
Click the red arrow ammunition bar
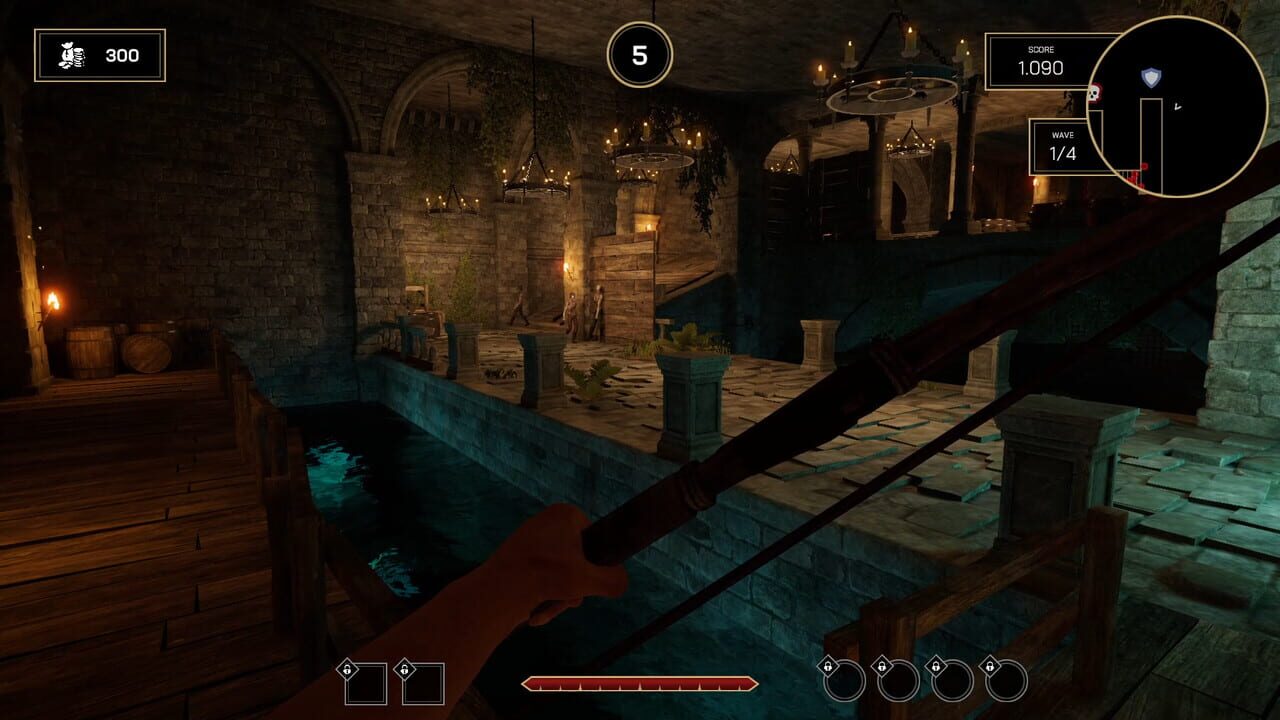[x=642, y=683]
